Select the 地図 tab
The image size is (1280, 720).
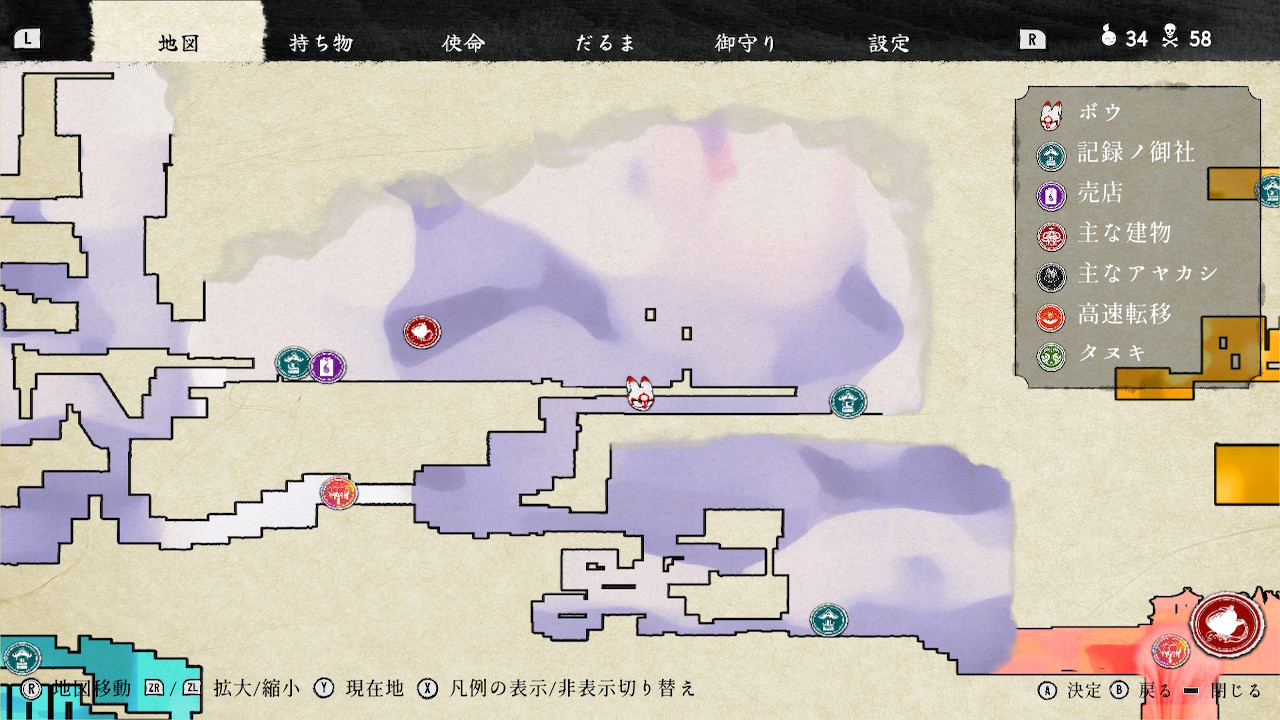click(180, 42)
